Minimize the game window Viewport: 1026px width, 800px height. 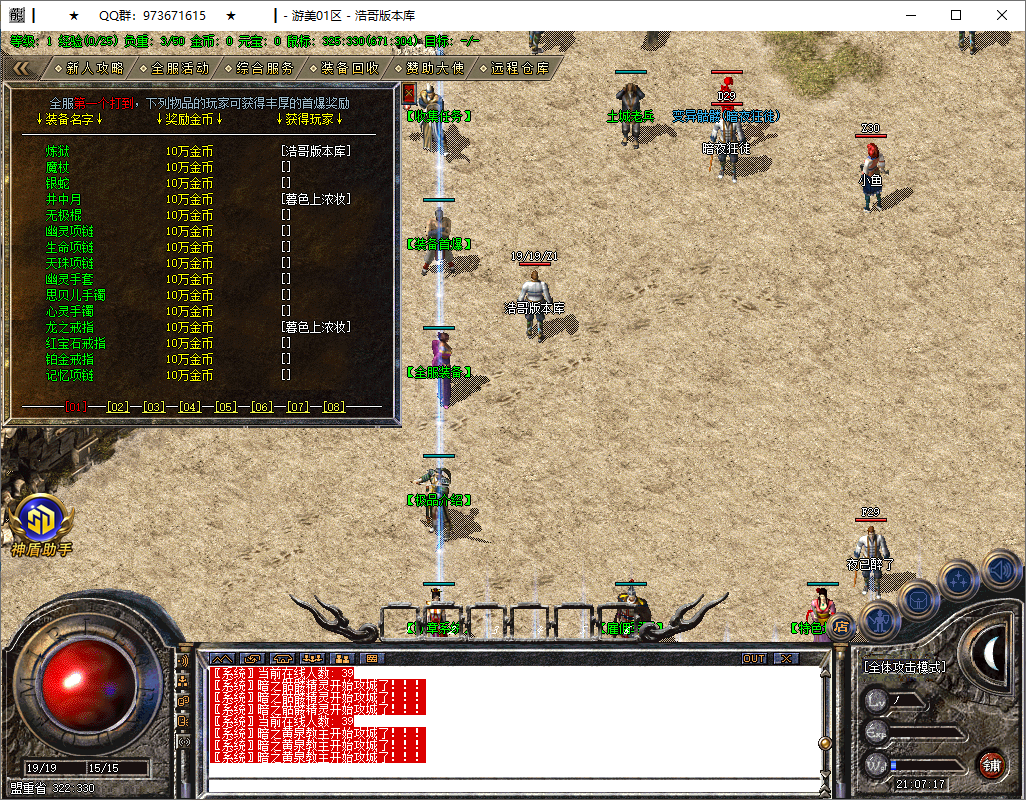point(908,15)
